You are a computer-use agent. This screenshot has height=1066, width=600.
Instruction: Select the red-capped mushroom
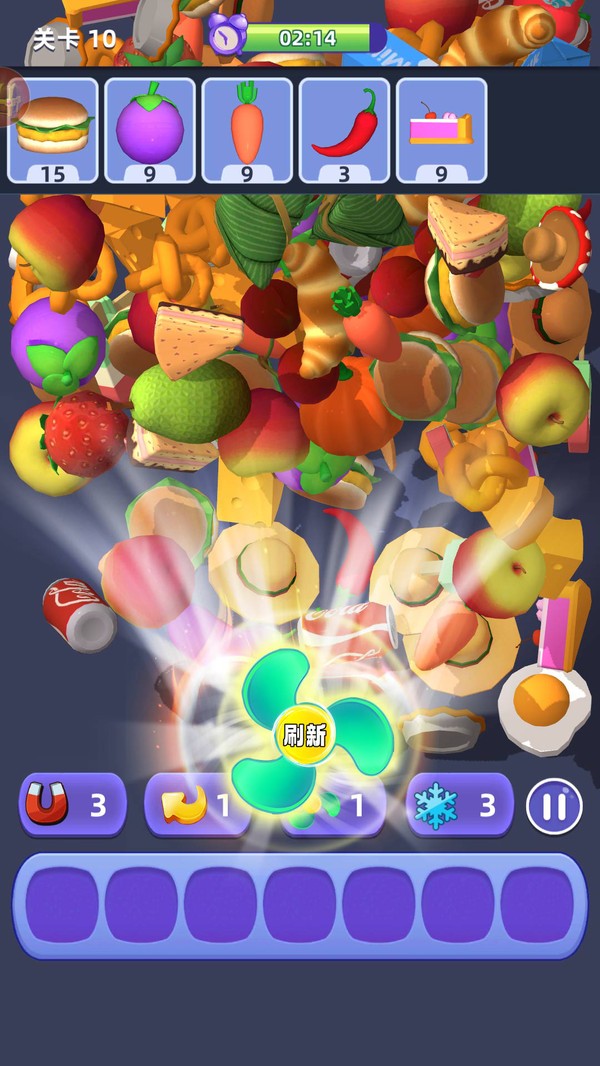pos(560,244)
